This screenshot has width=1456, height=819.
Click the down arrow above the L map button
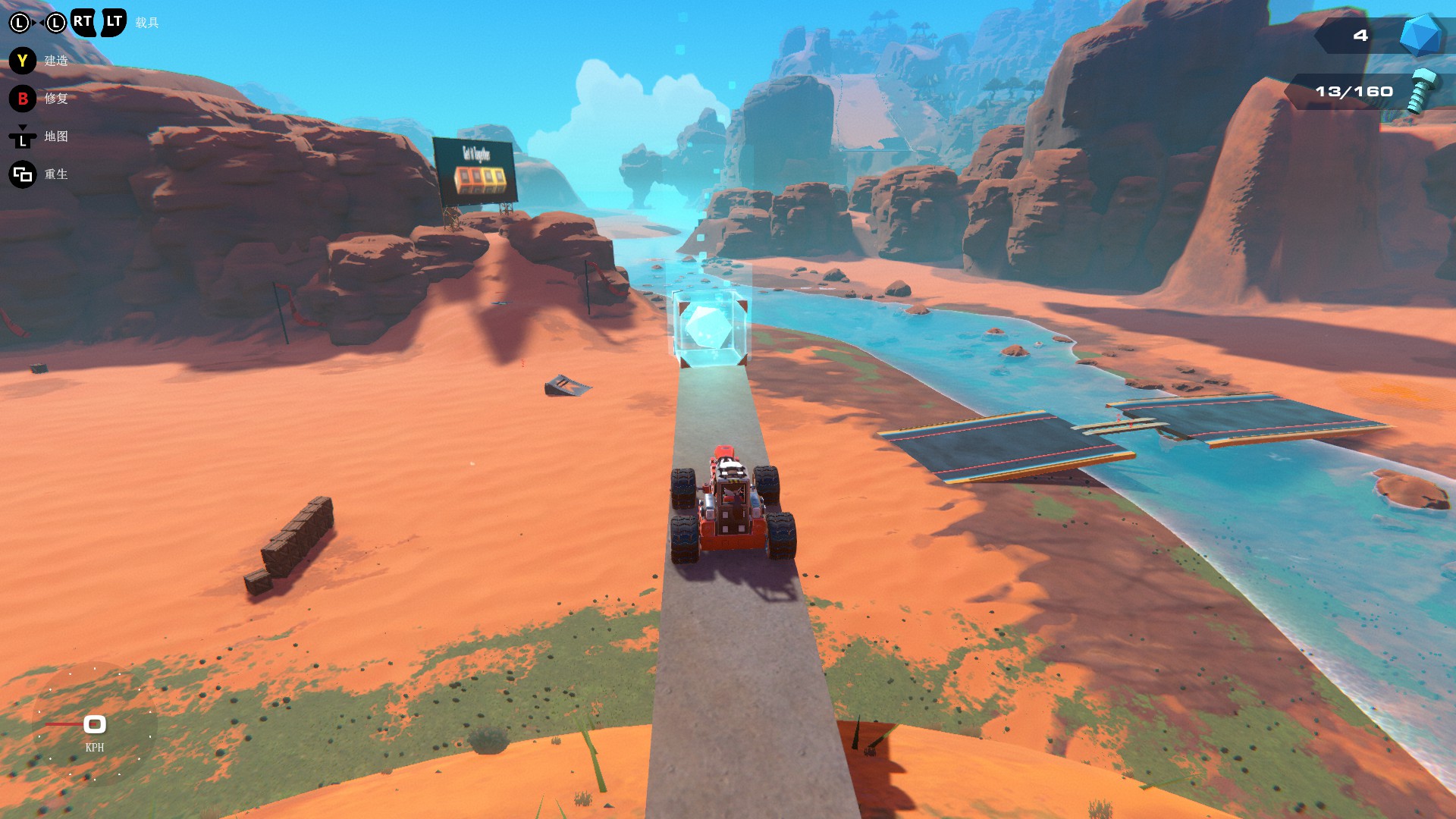tap(23, 127)
